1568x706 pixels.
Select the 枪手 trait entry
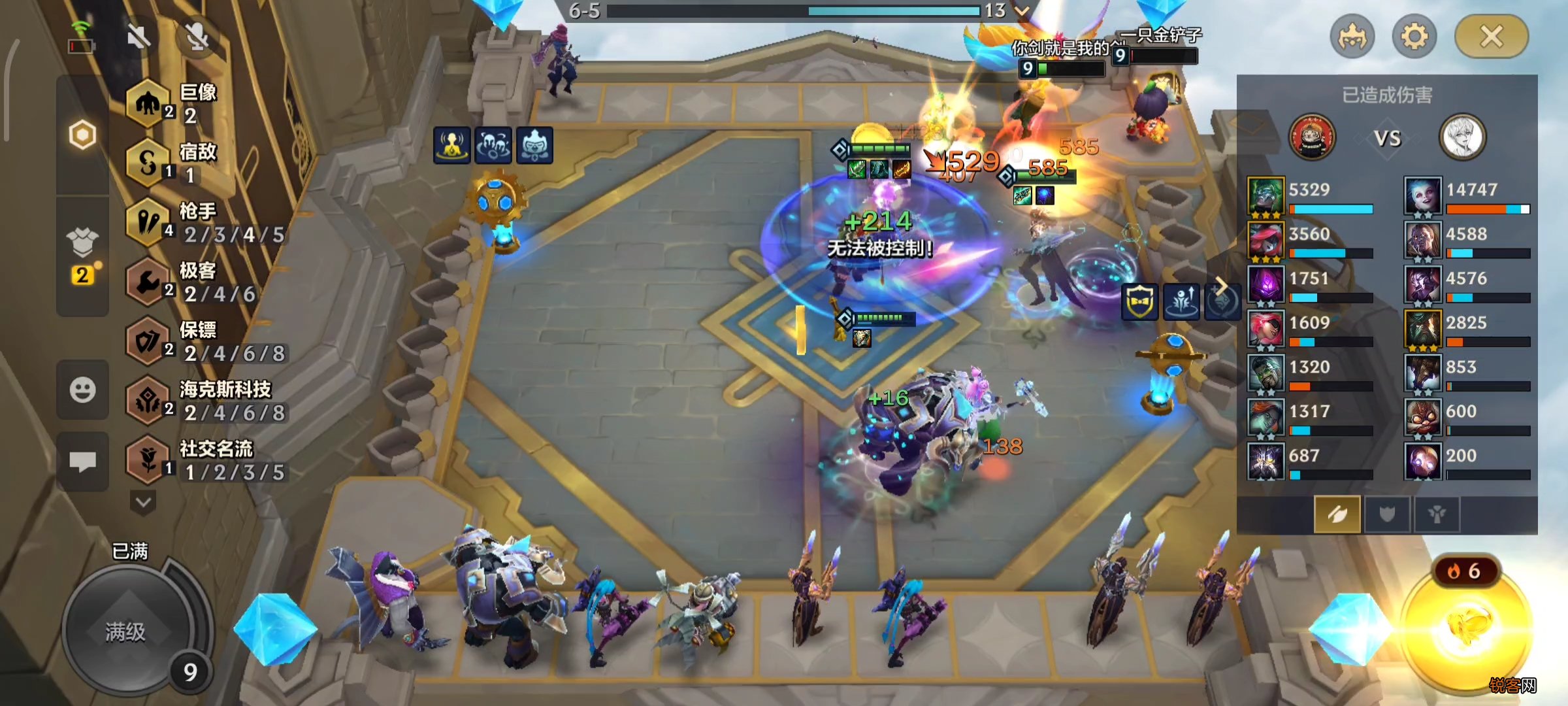click(x=203, y=223)
